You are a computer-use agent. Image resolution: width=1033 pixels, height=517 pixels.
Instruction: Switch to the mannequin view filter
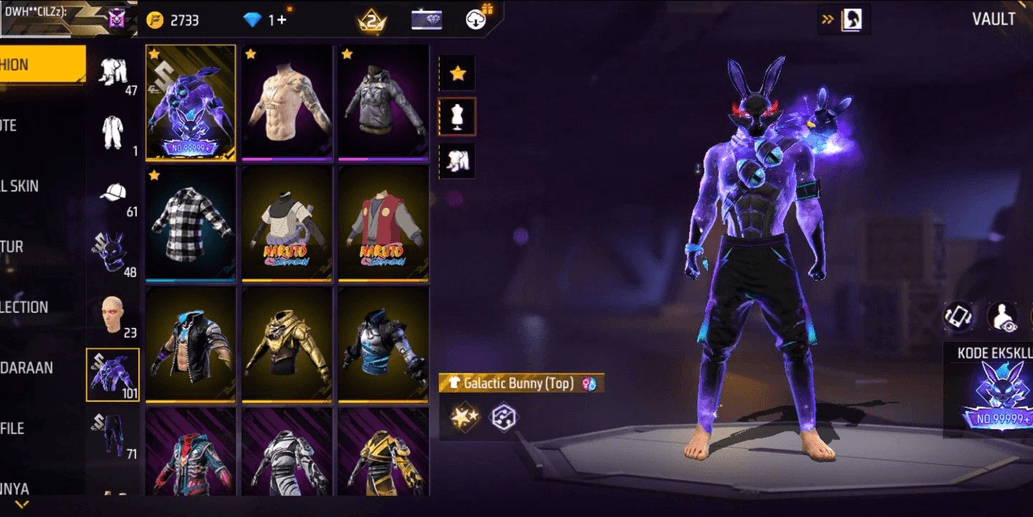pyautogui.click(x=457, y=117)
